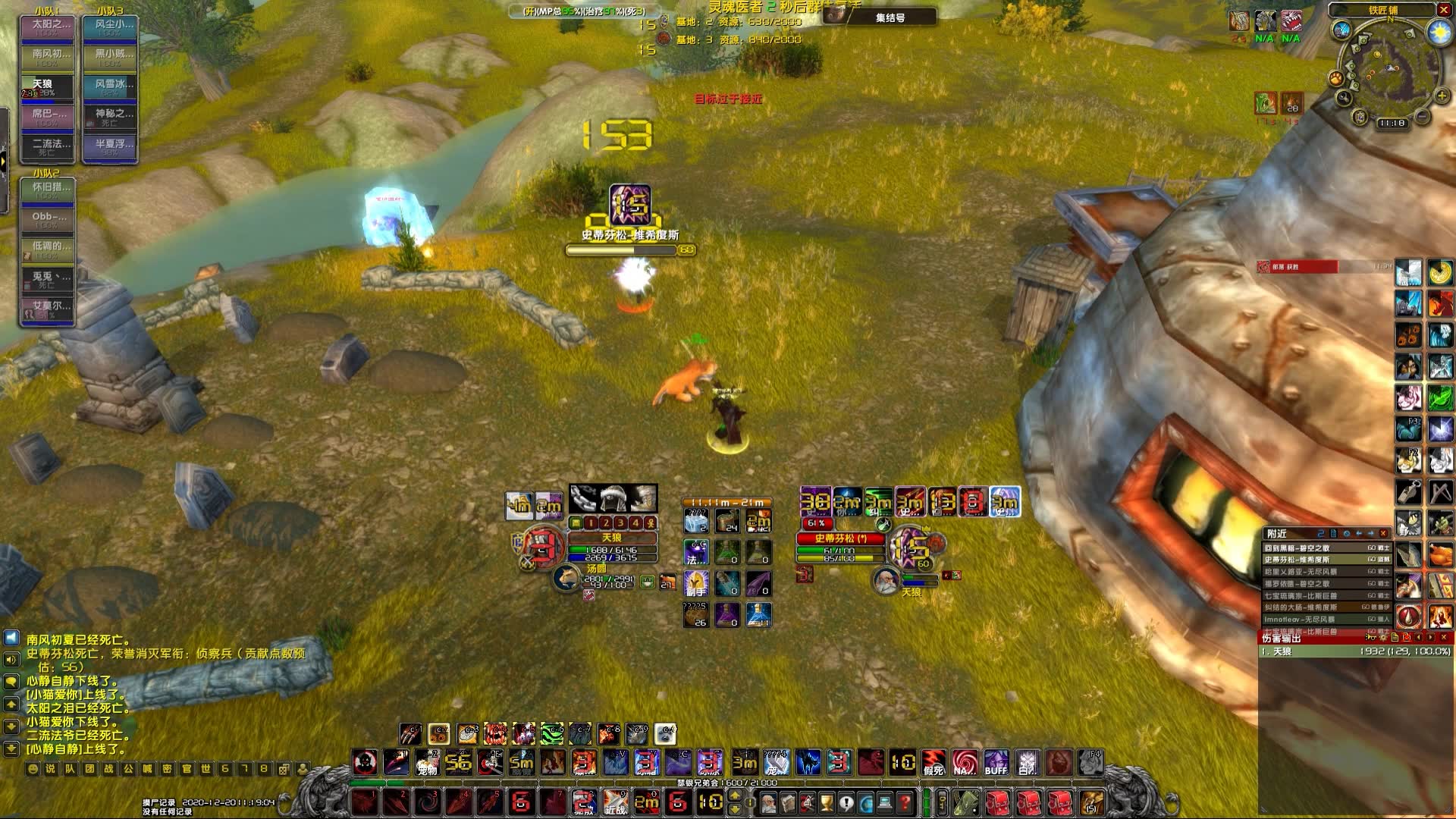
Task: Click the back arrow on the 附近 panel header
Action: point(1359,534)
